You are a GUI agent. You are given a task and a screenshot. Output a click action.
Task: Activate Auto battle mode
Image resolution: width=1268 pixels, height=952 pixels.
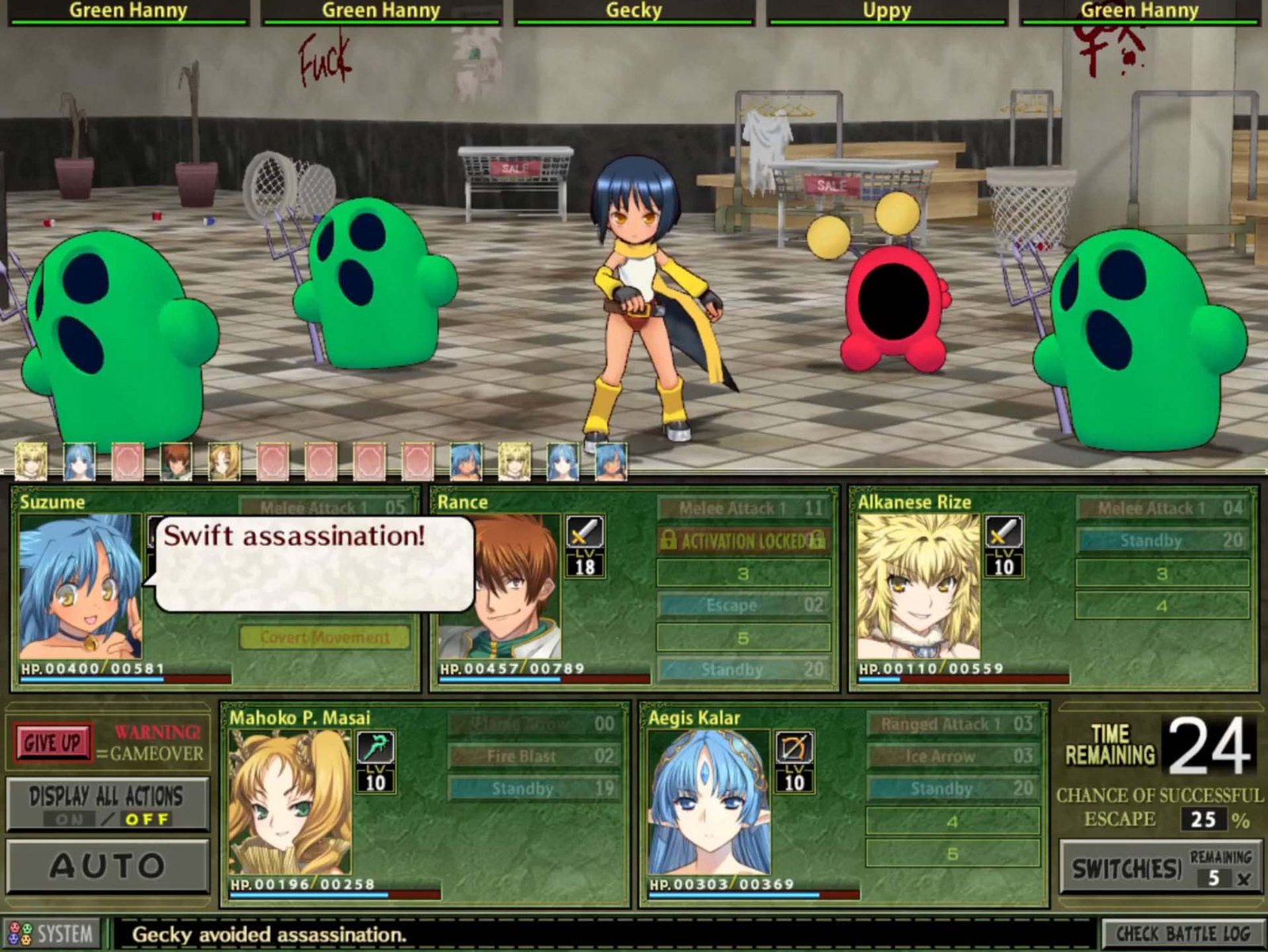[107, 866]
